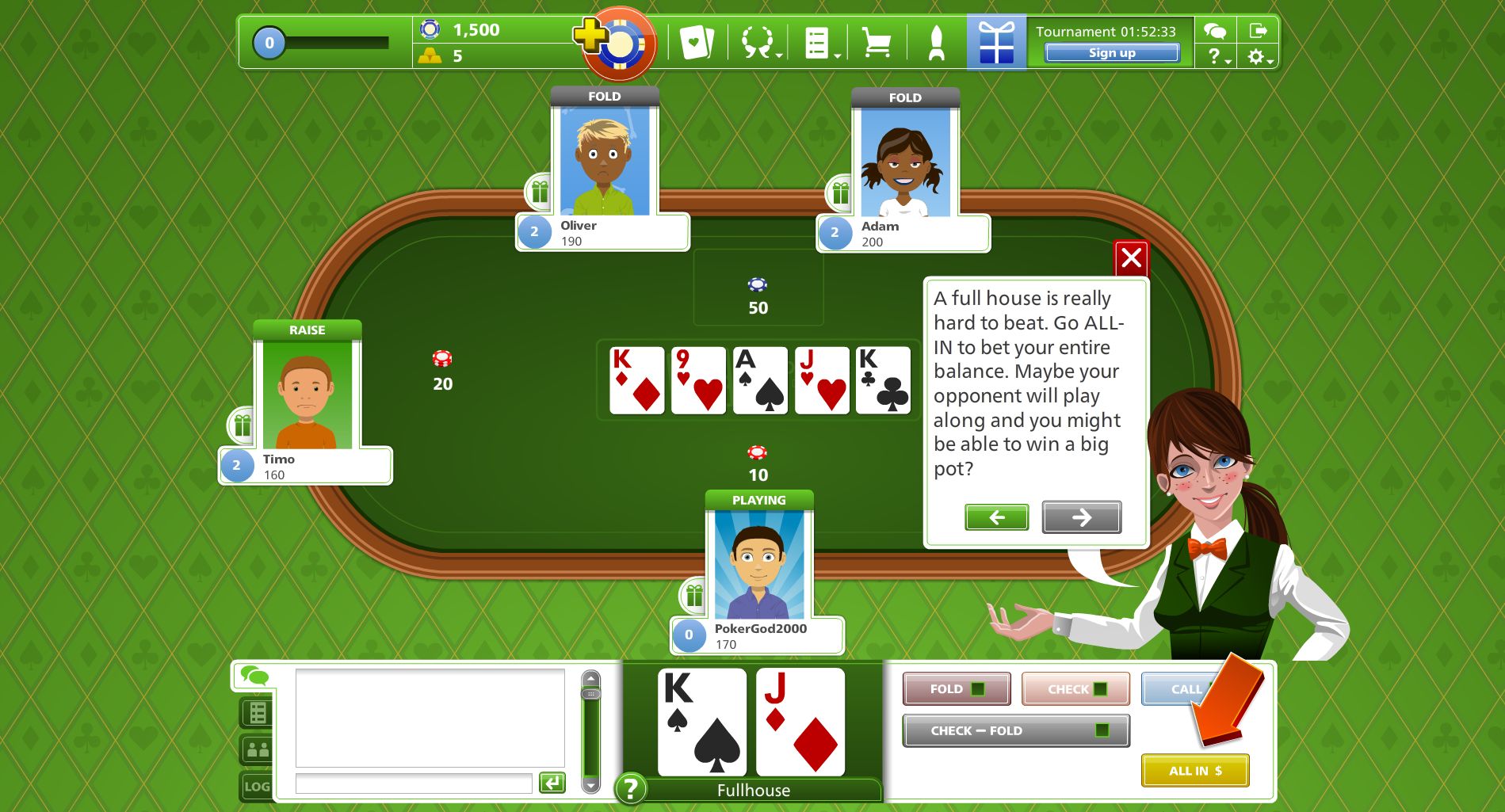Click the FOLD action button
This screenshot has height=812, width=1505.
click(x=956, y=688)
